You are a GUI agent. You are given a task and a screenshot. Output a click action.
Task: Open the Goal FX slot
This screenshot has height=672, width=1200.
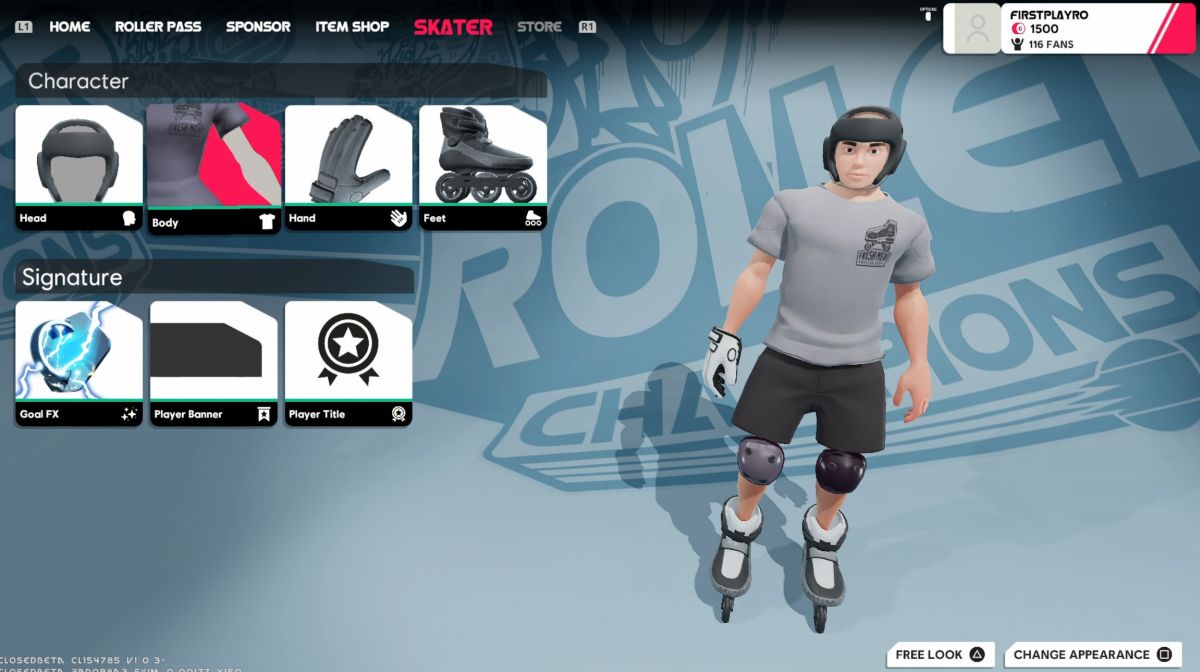[x=79, y=363]
